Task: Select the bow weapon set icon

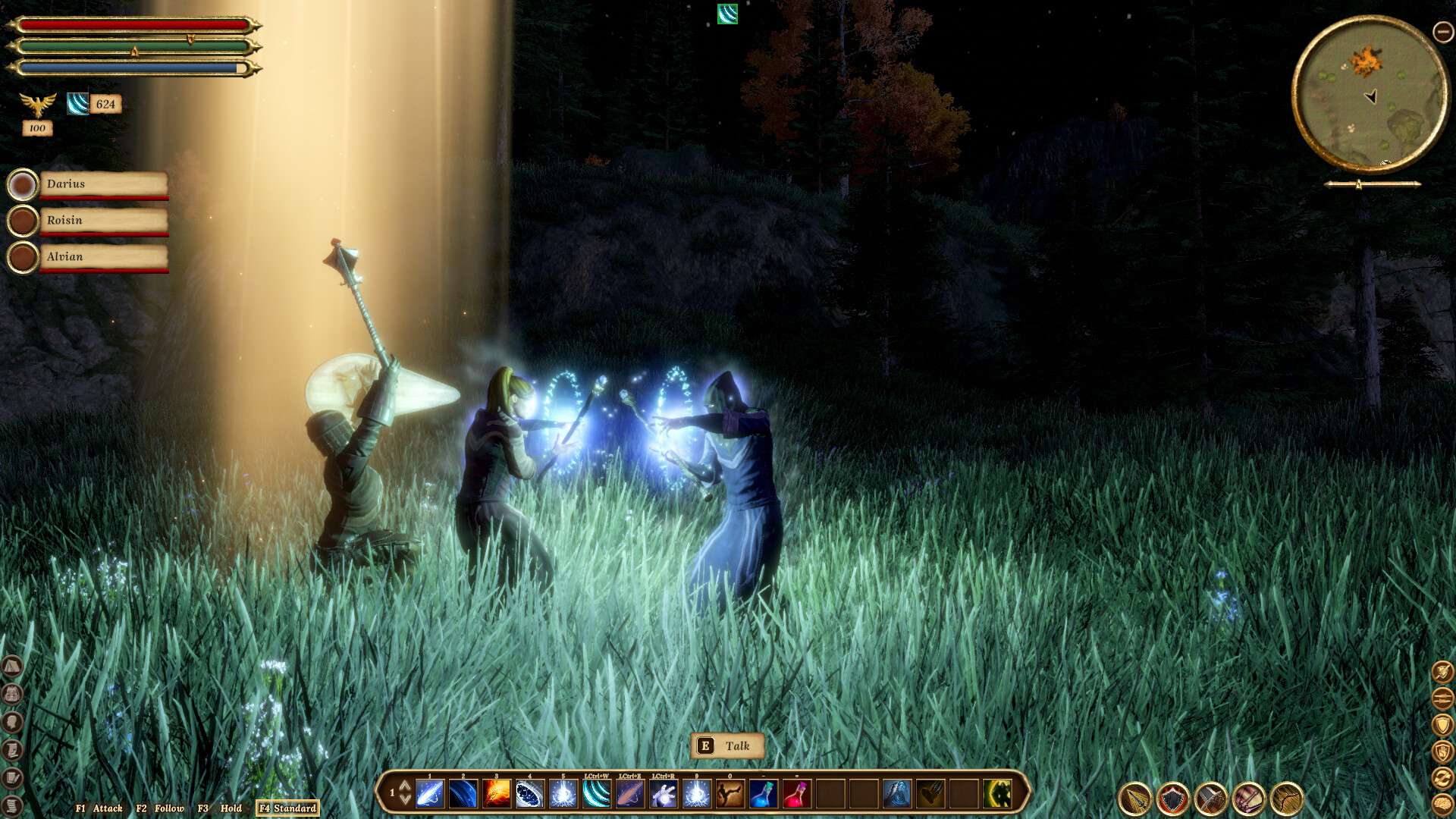Action: click(x=1287, y=799)
